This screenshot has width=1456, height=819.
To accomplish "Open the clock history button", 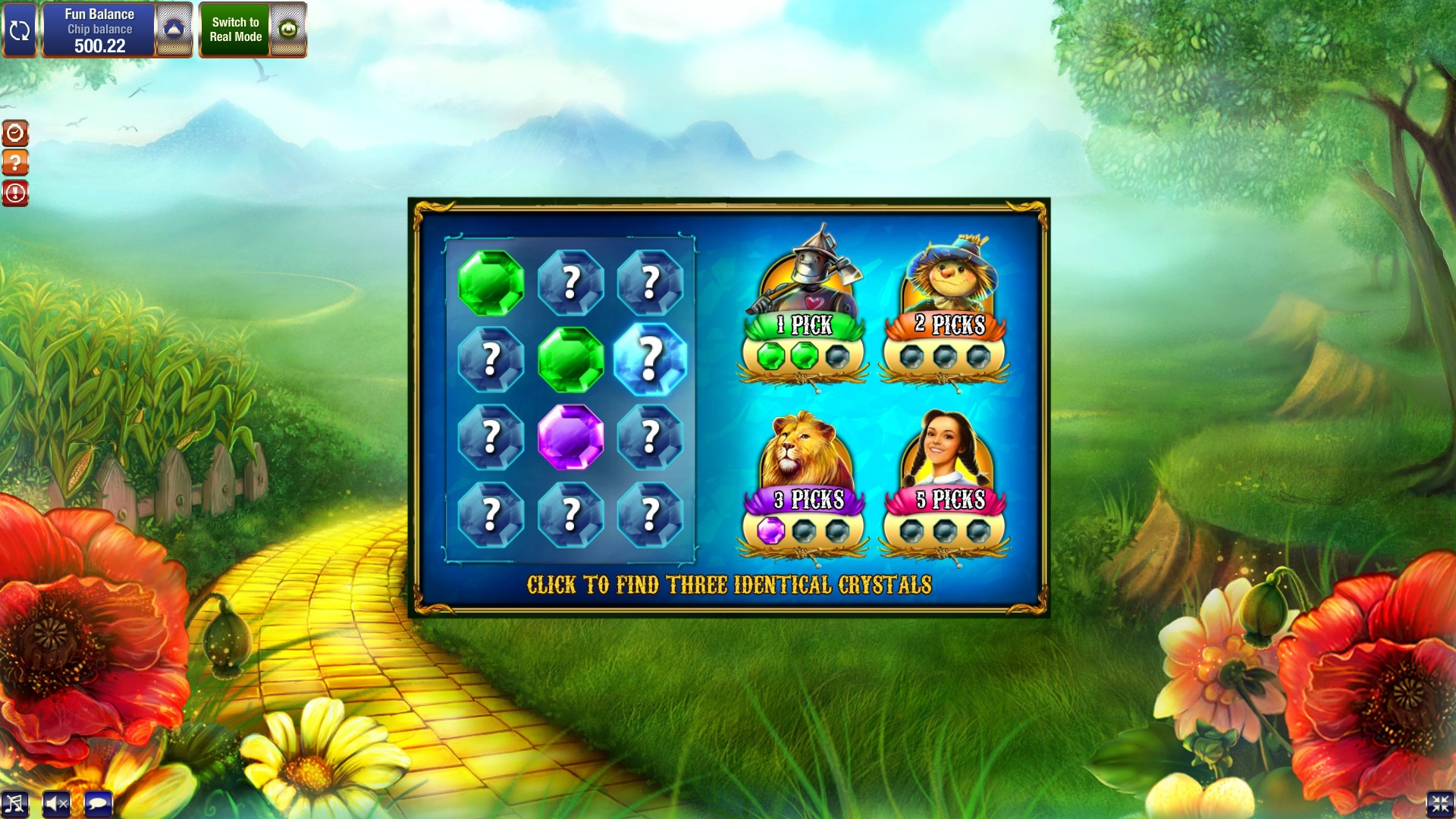I will coord(15,133).
